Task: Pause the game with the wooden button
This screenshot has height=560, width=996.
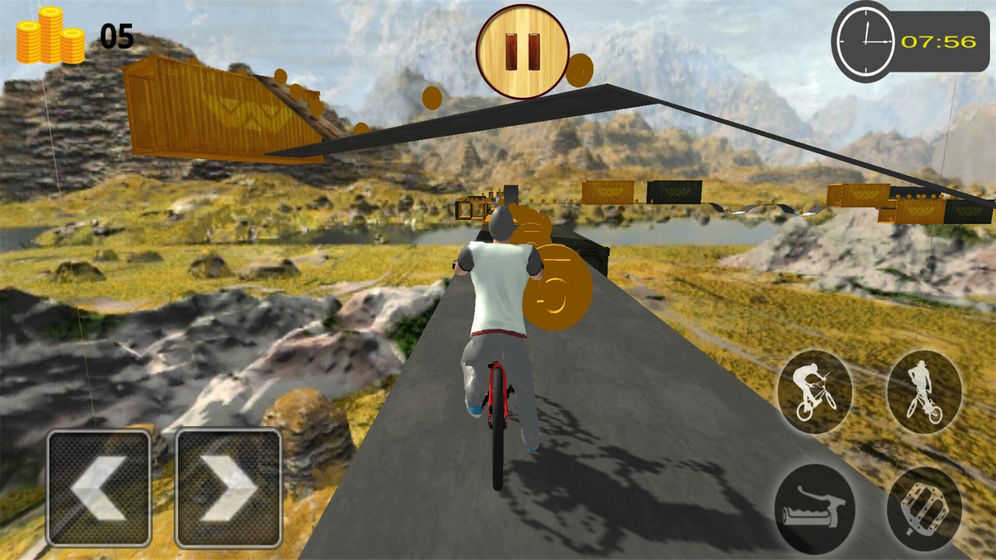Action: (x=522, y=51)
